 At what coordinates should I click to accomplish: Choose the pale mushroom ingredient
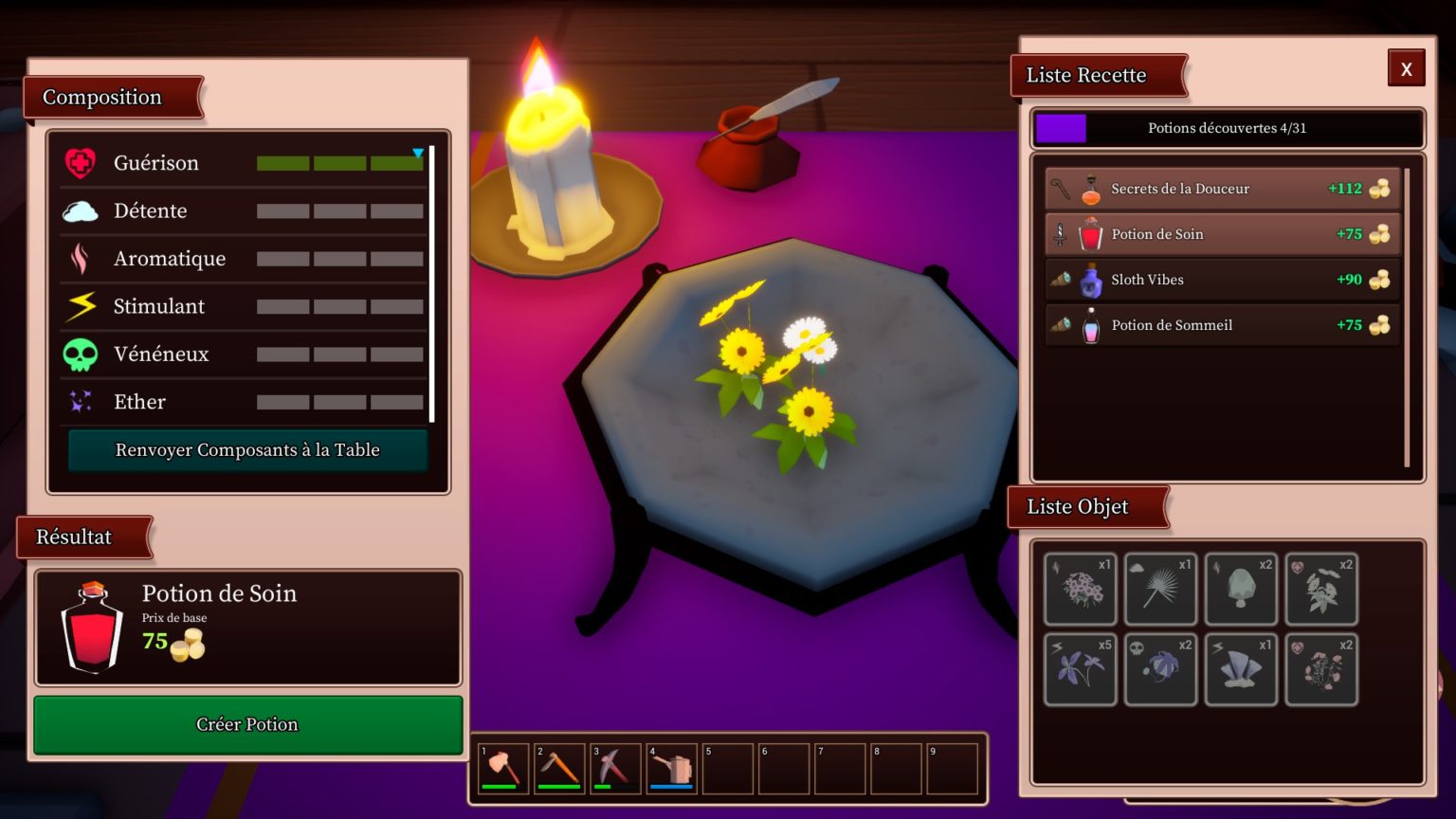click(x=1241, y=590)
